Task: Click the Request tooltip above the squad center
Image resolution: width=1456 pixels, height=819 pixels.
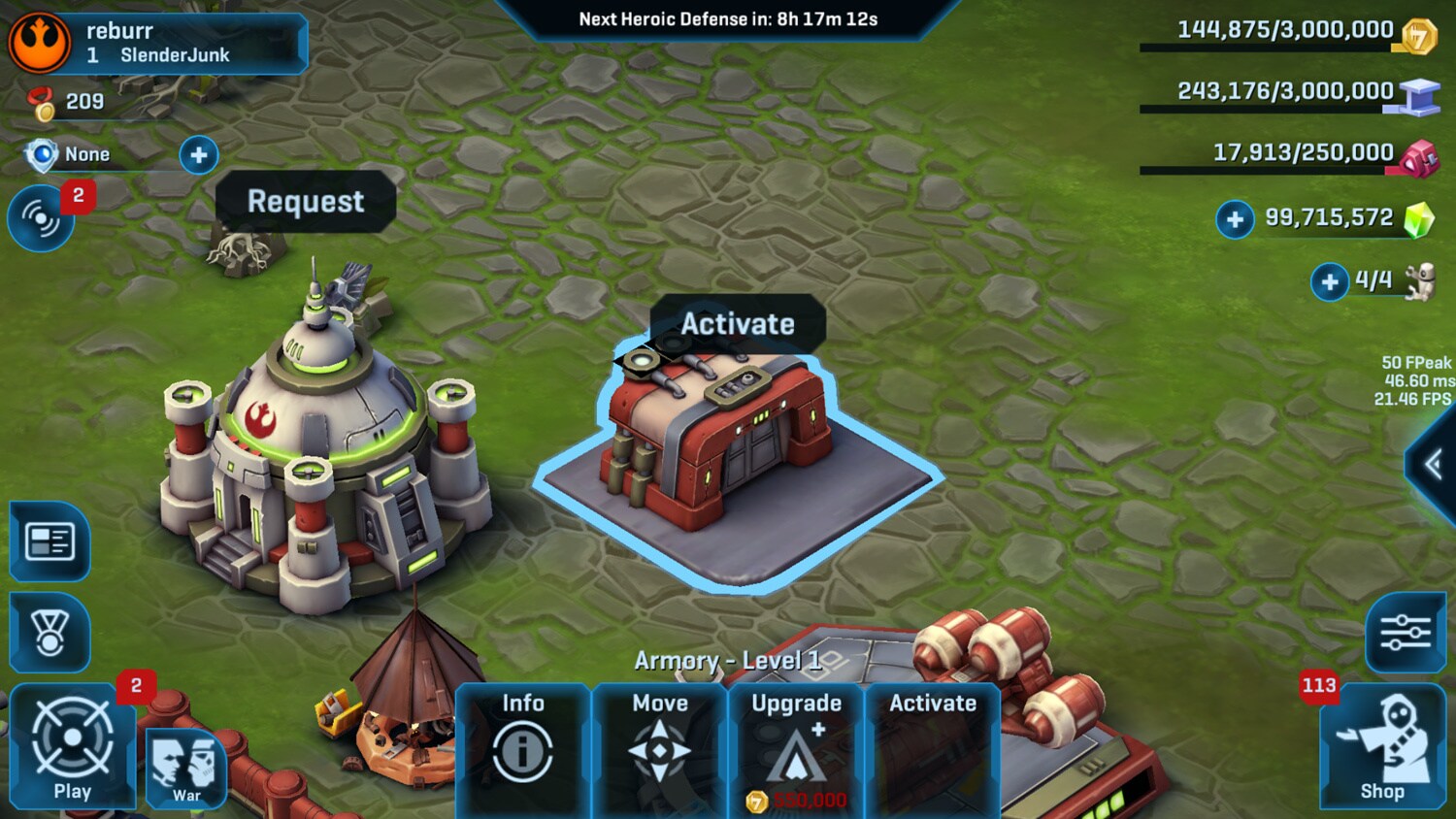Action: 306,202
